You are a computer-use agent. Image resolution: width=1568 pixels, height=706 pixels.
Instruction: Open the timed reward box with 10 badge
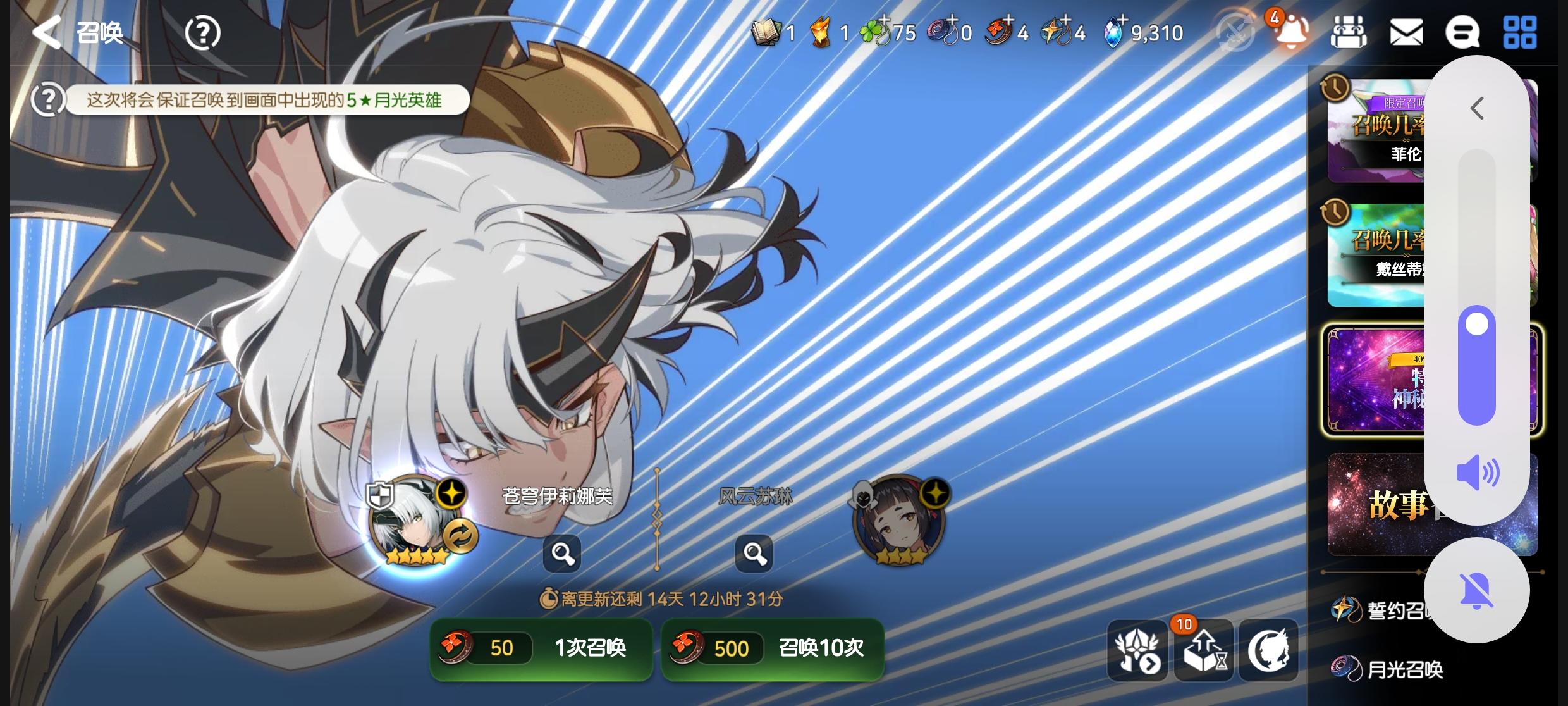point(1203,650)
